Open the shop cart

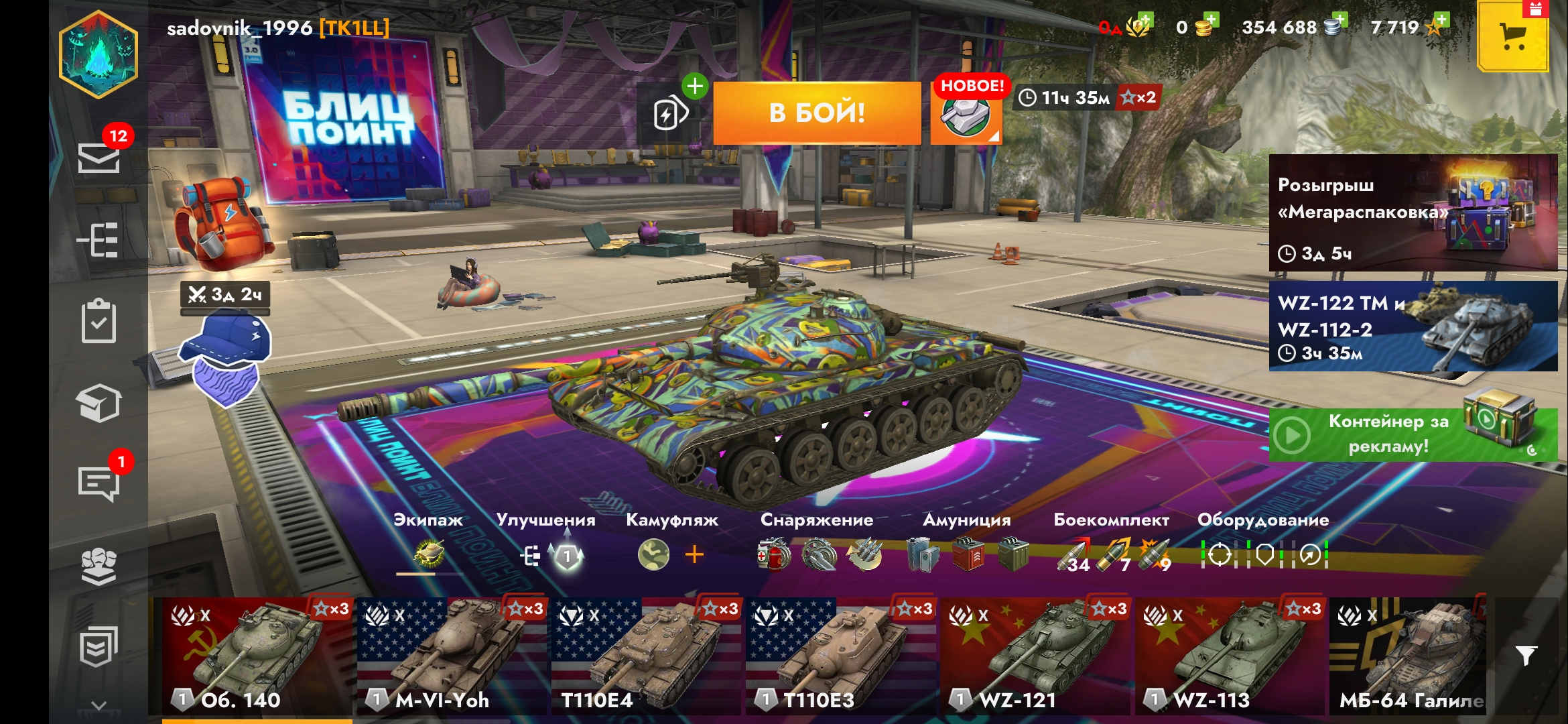click(x=1512, y=37)
